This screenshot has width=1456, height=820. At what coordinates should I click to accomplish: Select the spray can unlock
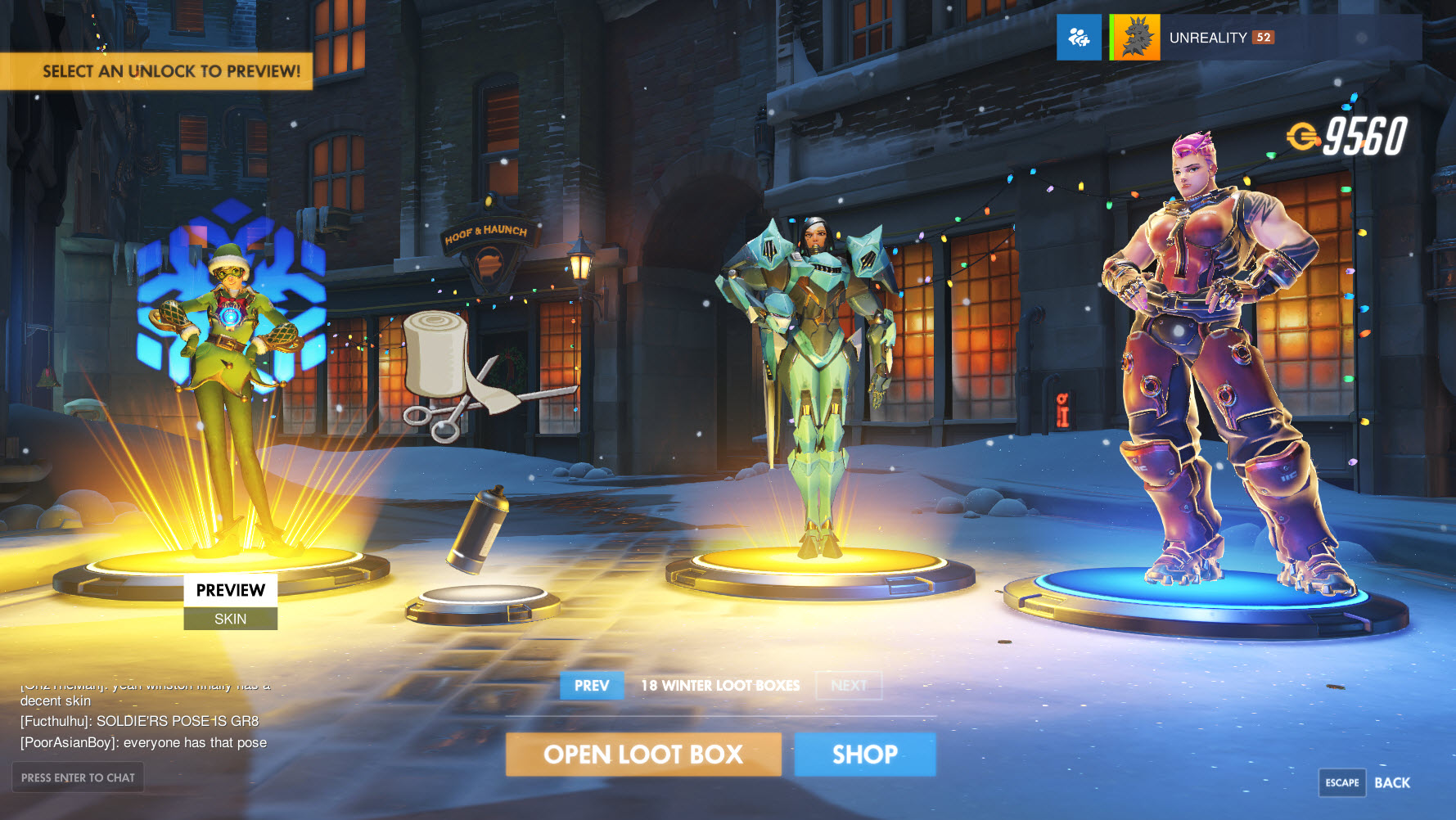pyautogui.click(x=479, y=532)
